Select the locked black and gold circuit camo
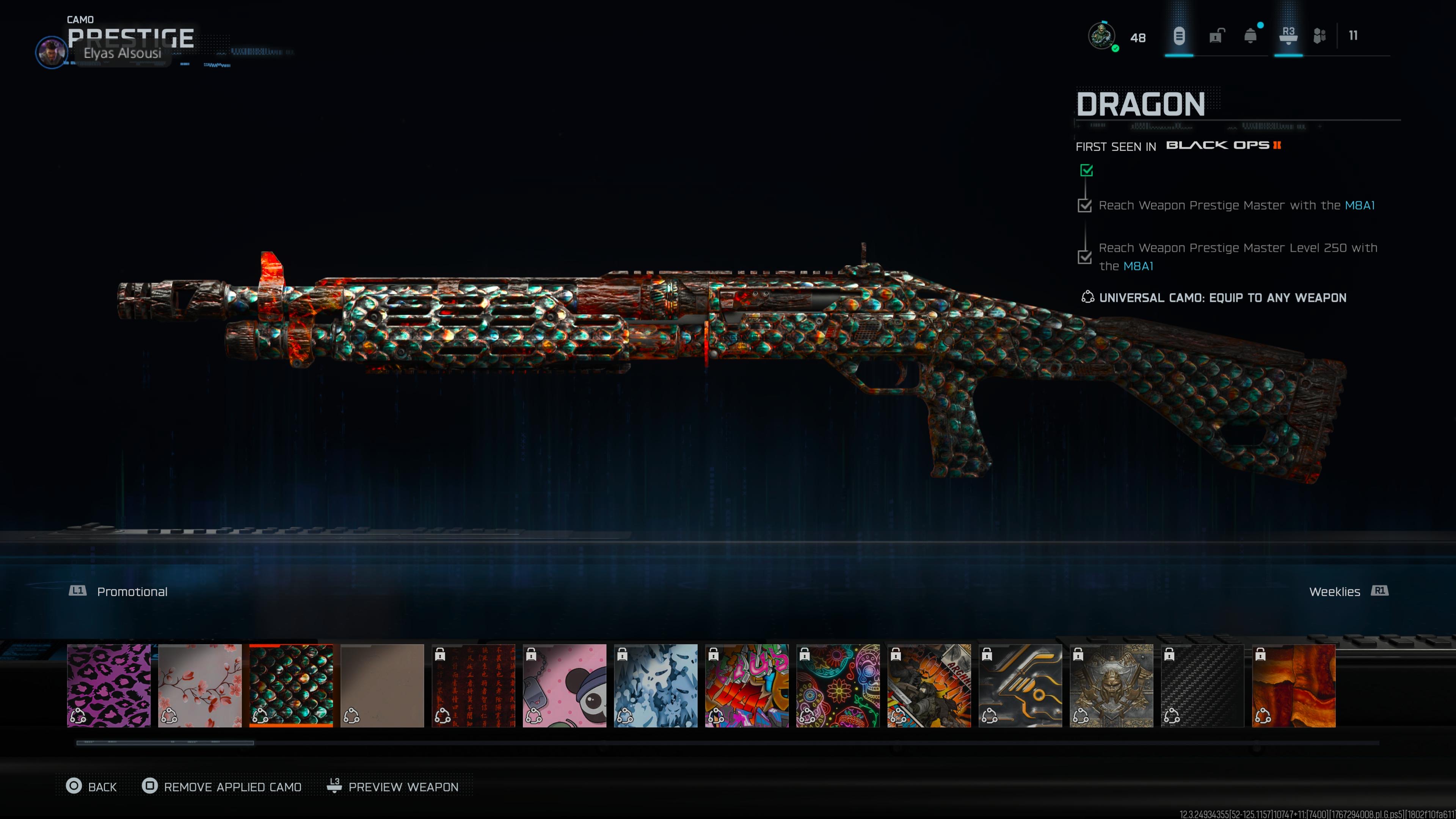Viewport: 1456px width, 819px height. pos(1020,685)
